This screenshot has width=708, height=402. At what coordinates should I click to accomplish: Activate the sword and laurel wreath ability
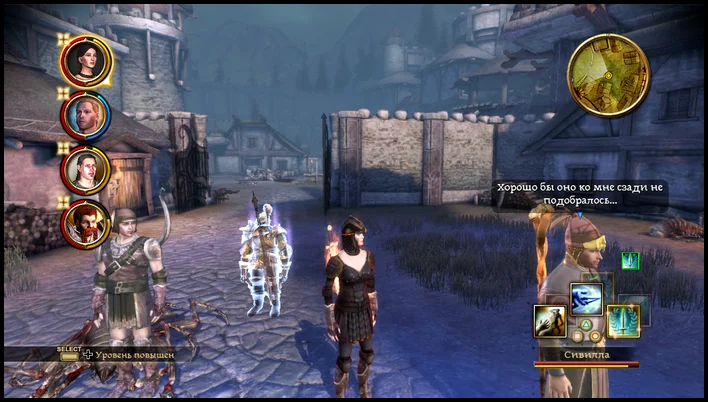point(624,322)
